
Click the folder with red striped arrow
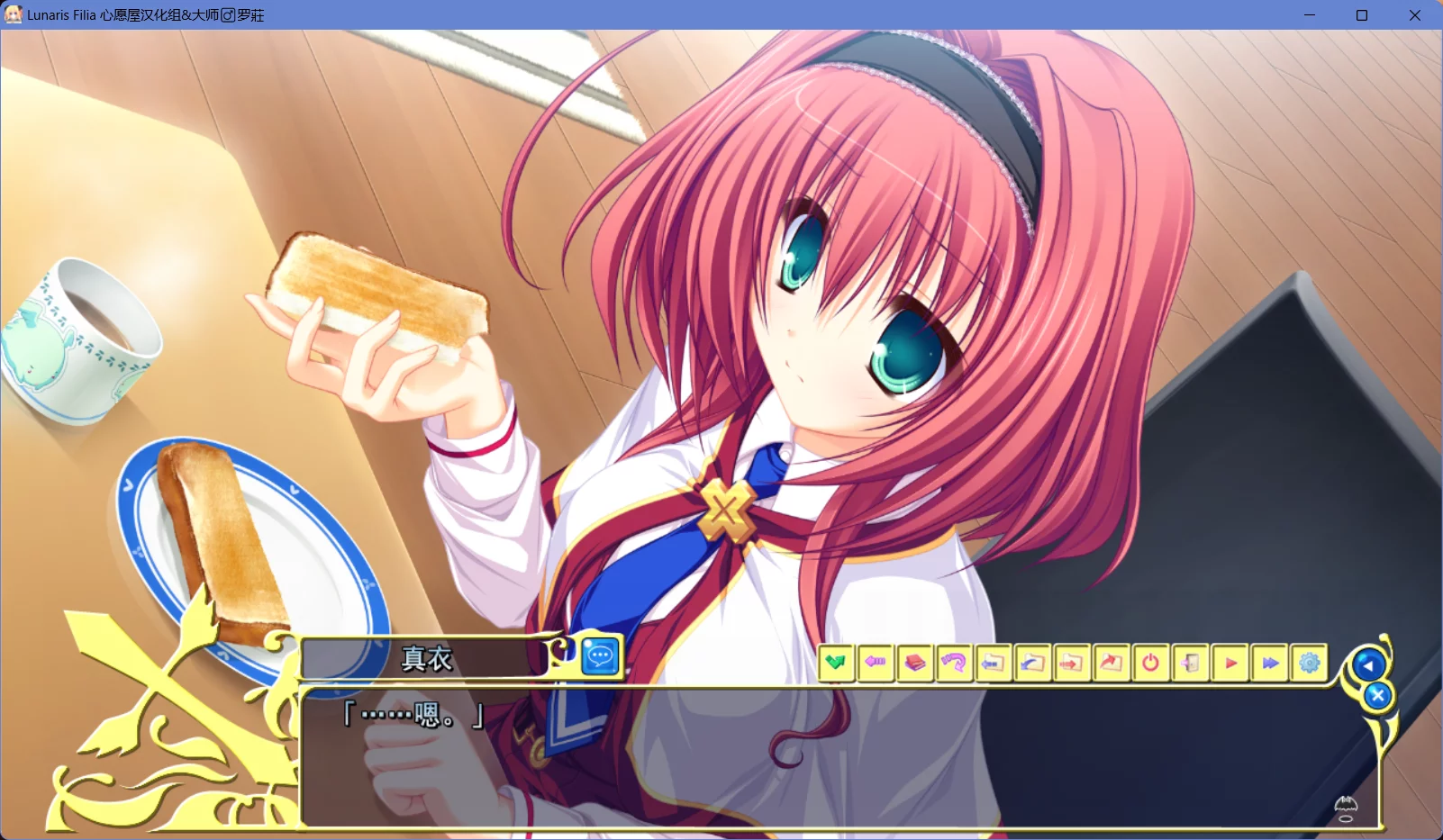[x=1071, y=664]
